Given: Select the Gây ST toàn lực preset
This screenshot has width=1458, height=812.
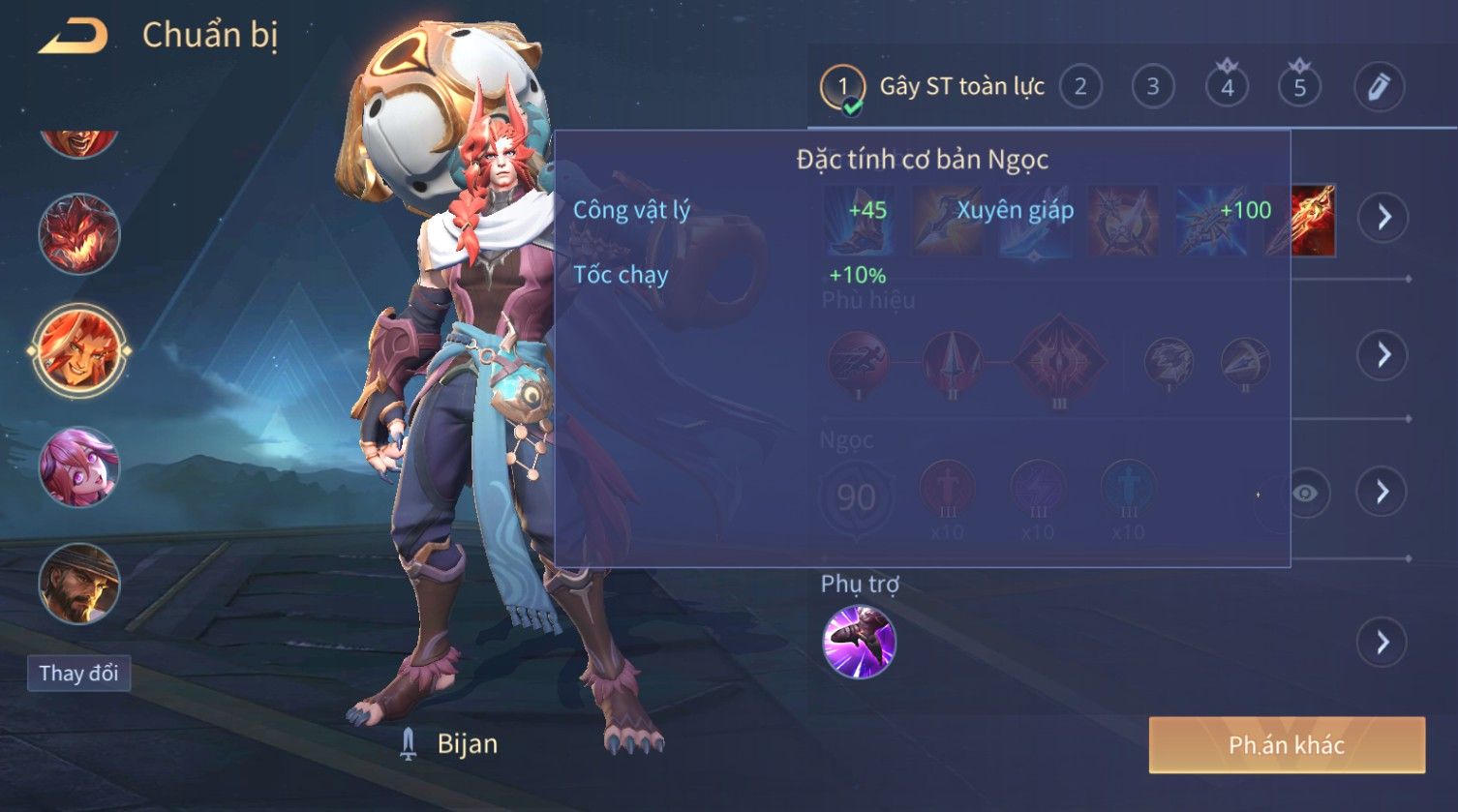Looking at the screenshot, I should tap(933, 87).
